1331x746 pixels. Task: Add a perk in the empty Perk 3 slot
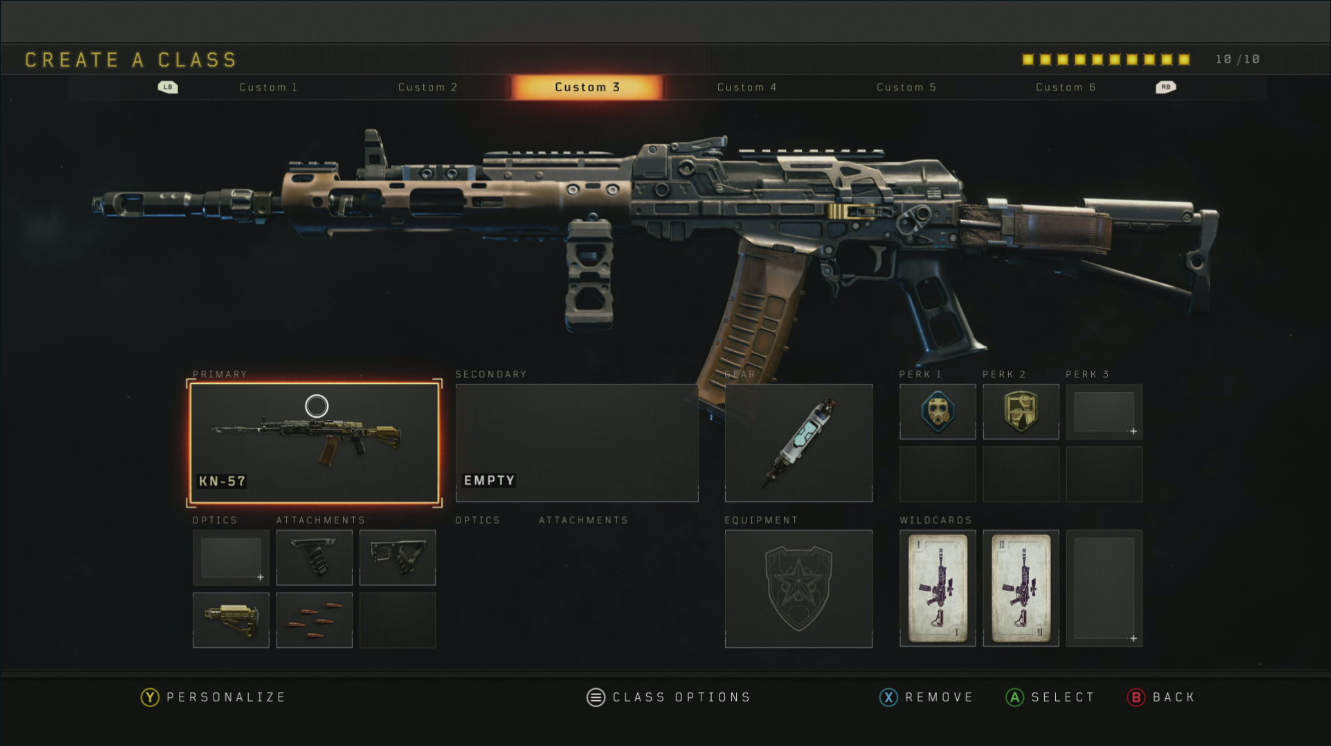click(x=1103, y=411)
